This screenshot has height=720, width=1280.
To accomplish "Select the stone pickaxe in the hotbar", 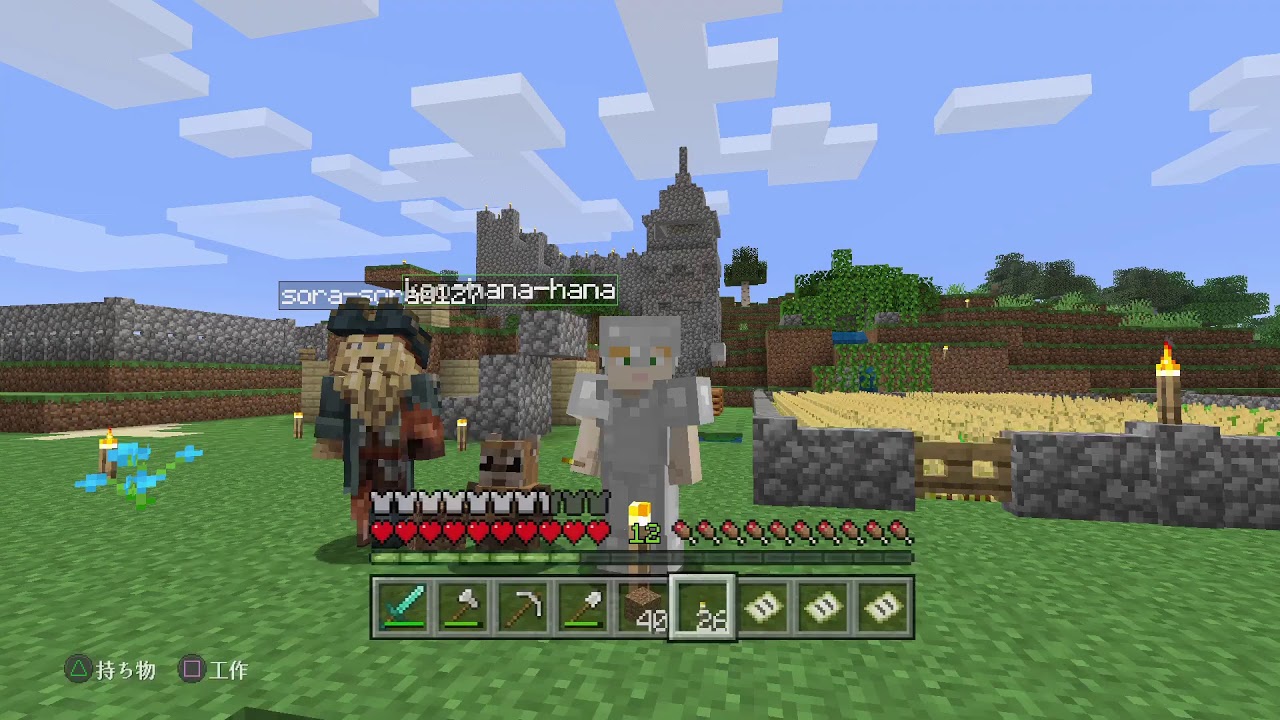I will tap(521, 605).
